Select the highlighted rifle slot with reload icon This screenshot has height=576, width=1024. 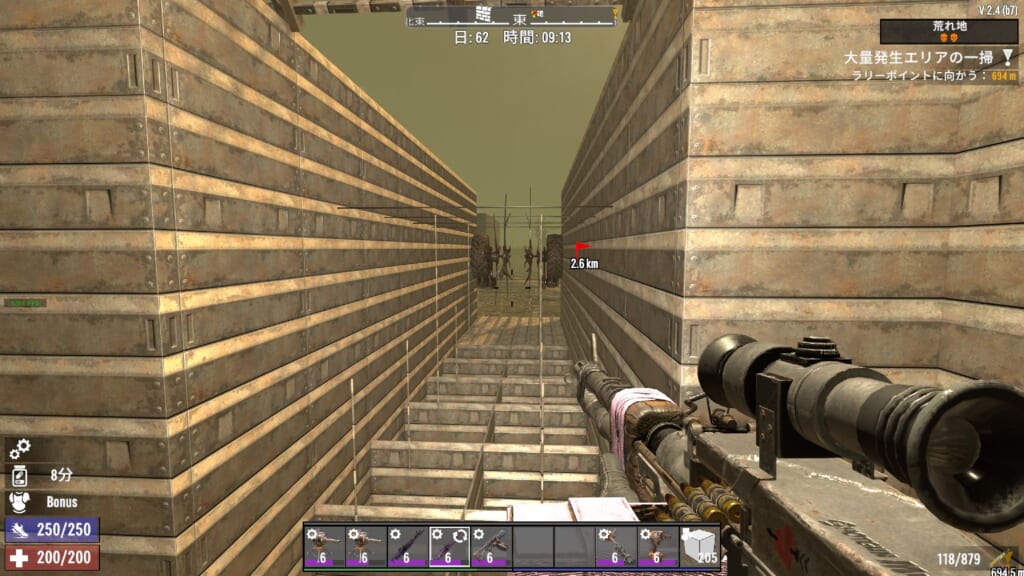tap(449, 546)
